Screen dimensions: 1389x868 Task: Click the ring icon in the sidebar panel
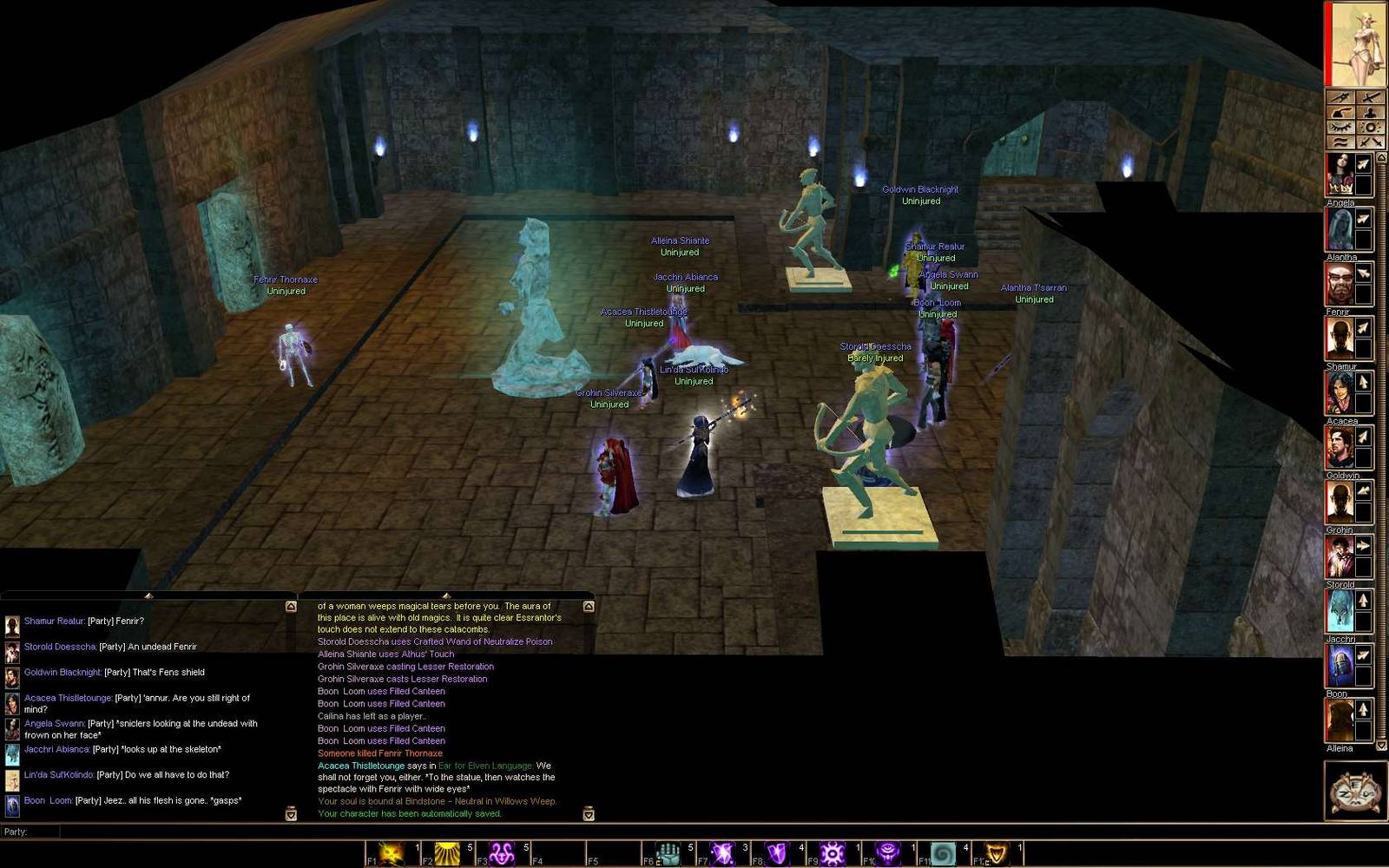click(x=1370, y=126)
